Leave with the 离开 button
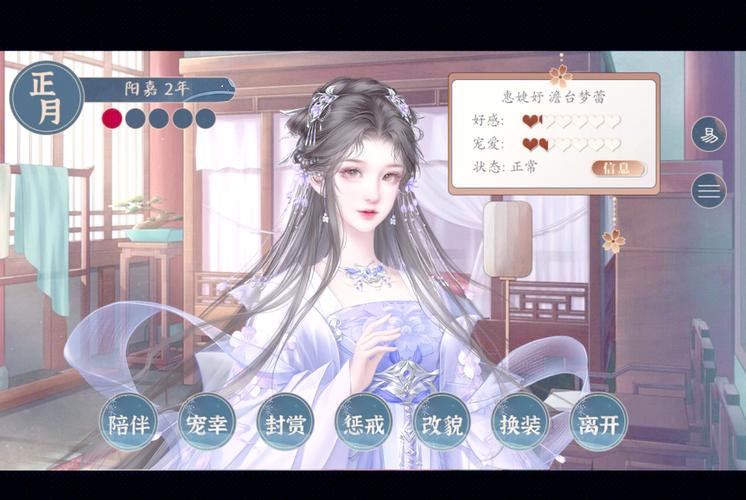Image resolution: width=746 pixels, height=500 pixels. (x=598, y=425)
